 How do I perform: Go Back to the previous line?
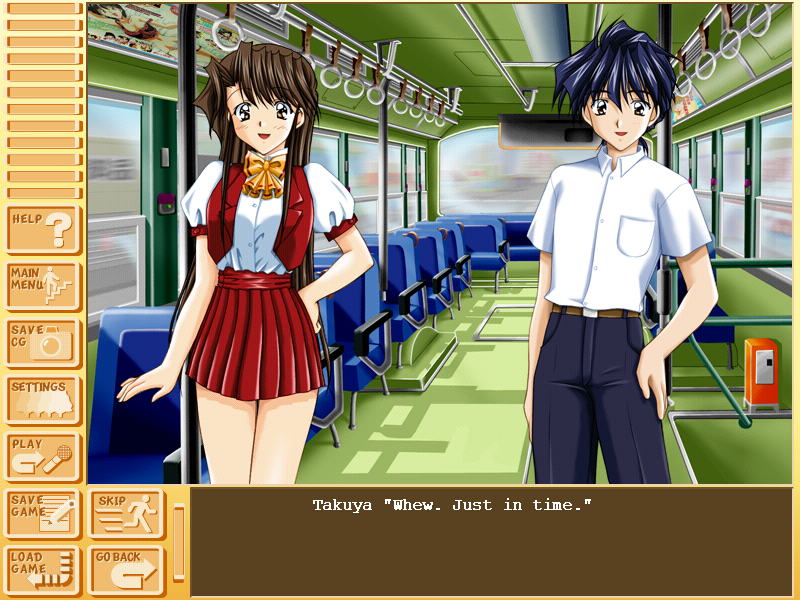pos(126,571)
